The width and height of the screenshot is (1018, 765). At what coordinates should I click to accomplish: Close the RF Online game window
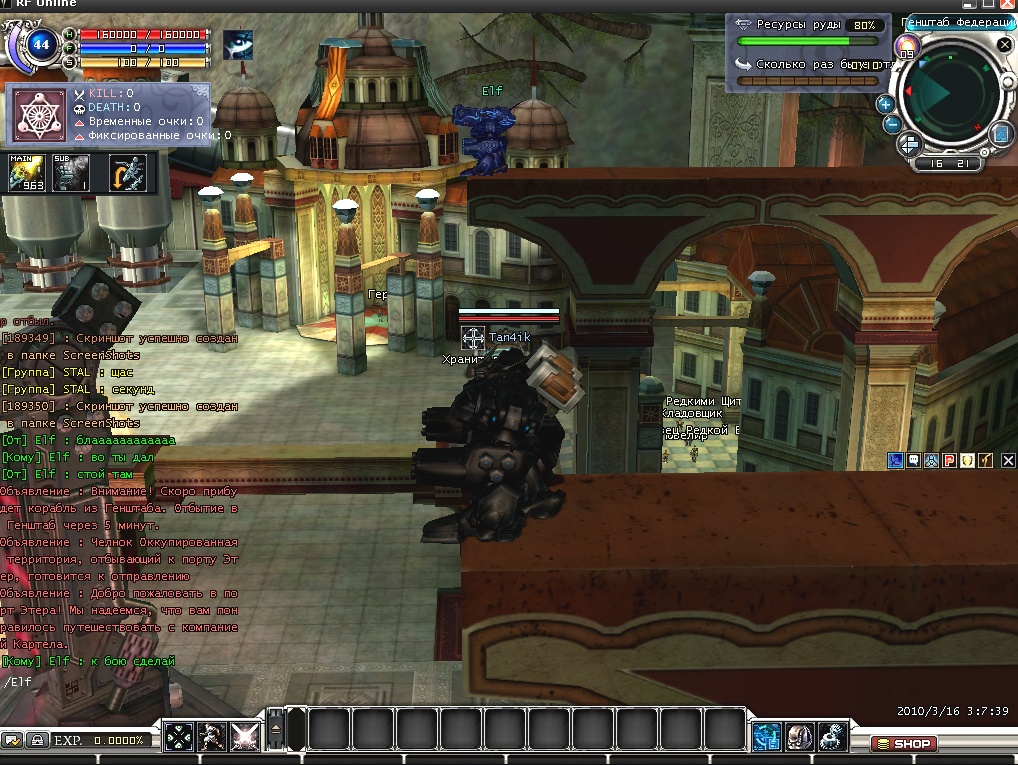click(x=1006, y=5)
